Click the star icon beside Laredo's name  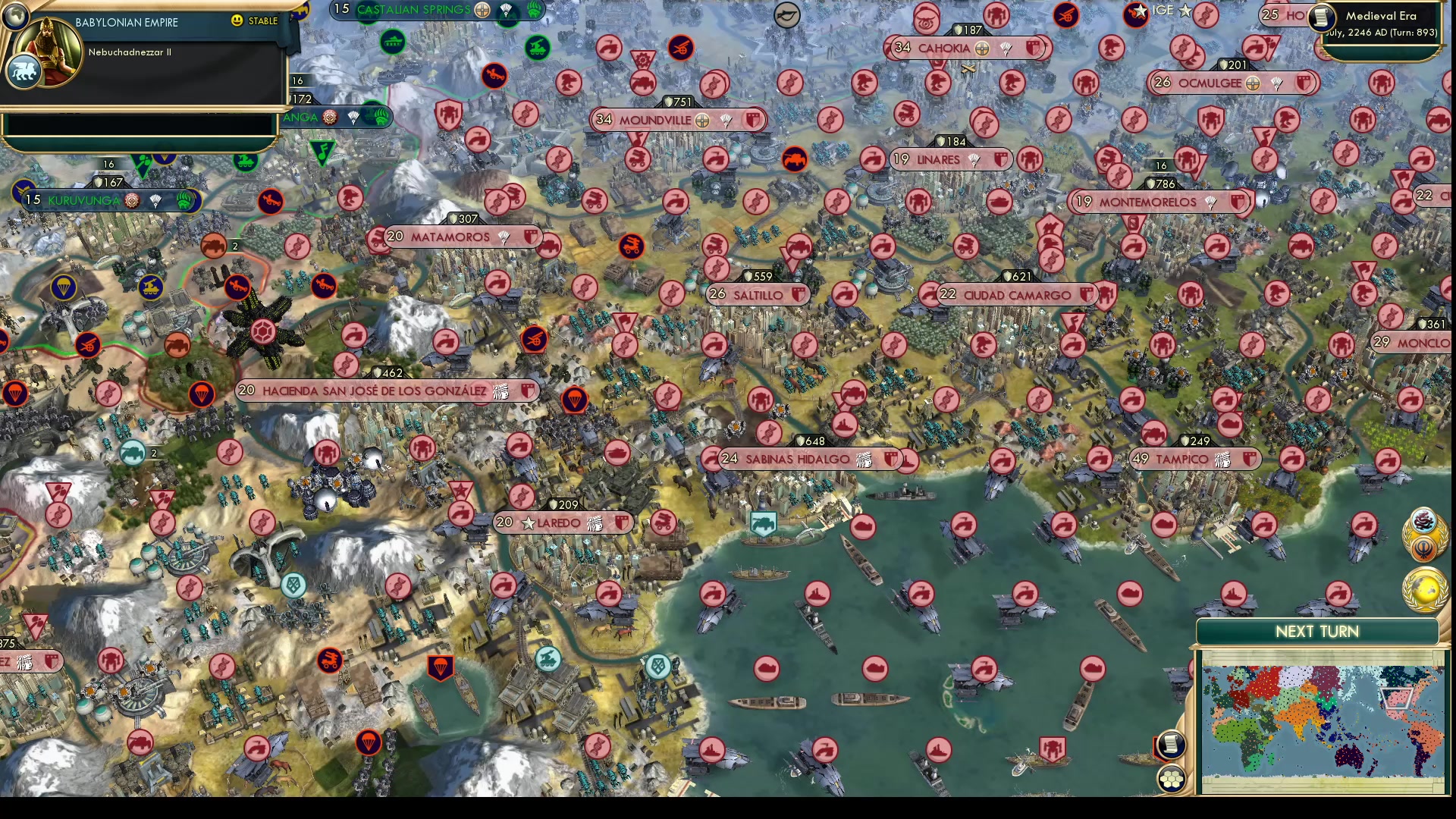tap(526, 522)
